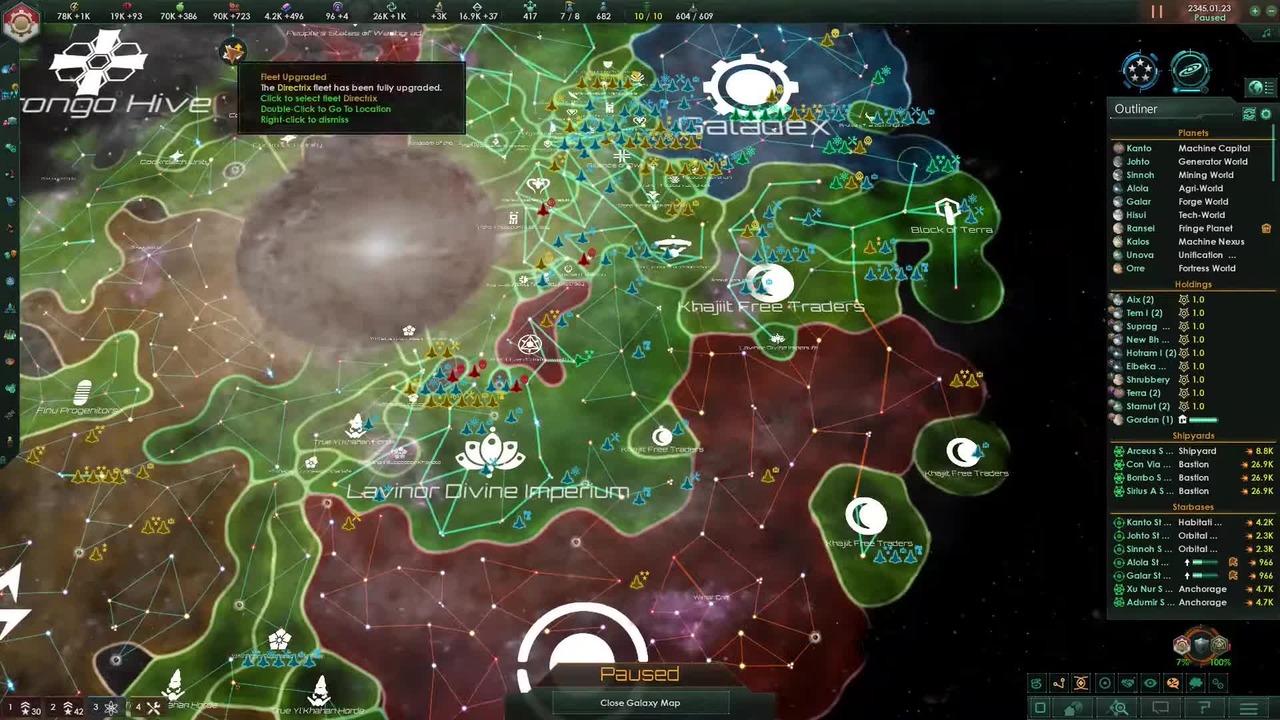
Task: Increase game speed with the plus button
Action: click(1257, 11)
